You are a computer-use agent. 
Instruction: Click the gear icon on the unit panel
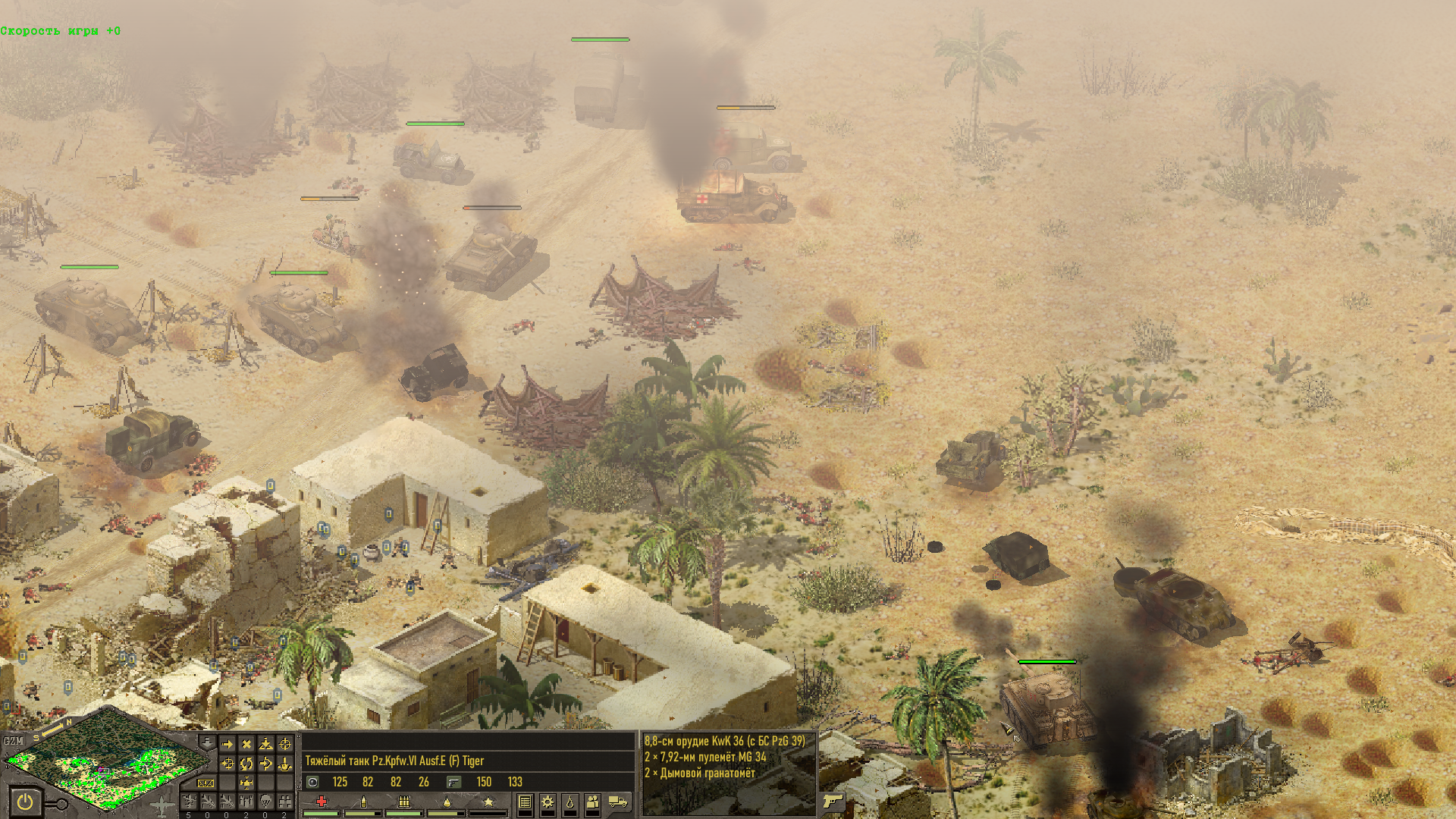[x=548, y=802]
